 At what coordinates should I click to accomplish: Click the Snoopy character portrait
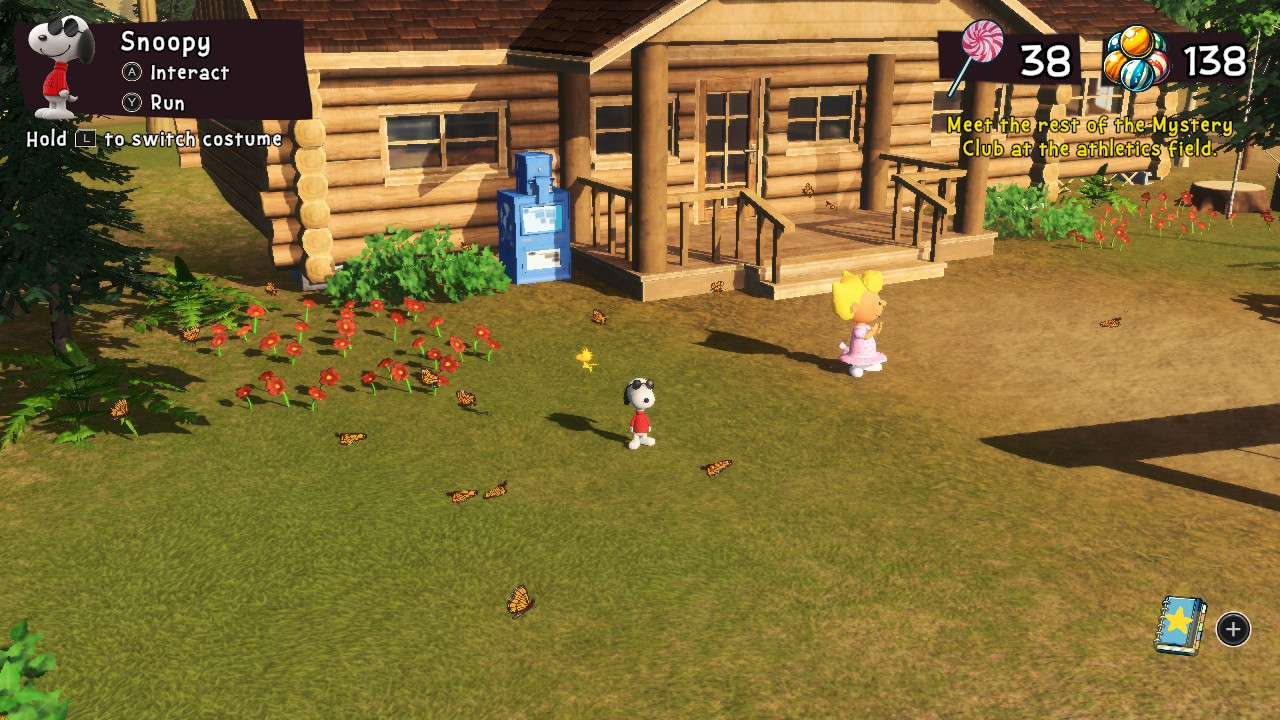[x=62, y=66]
